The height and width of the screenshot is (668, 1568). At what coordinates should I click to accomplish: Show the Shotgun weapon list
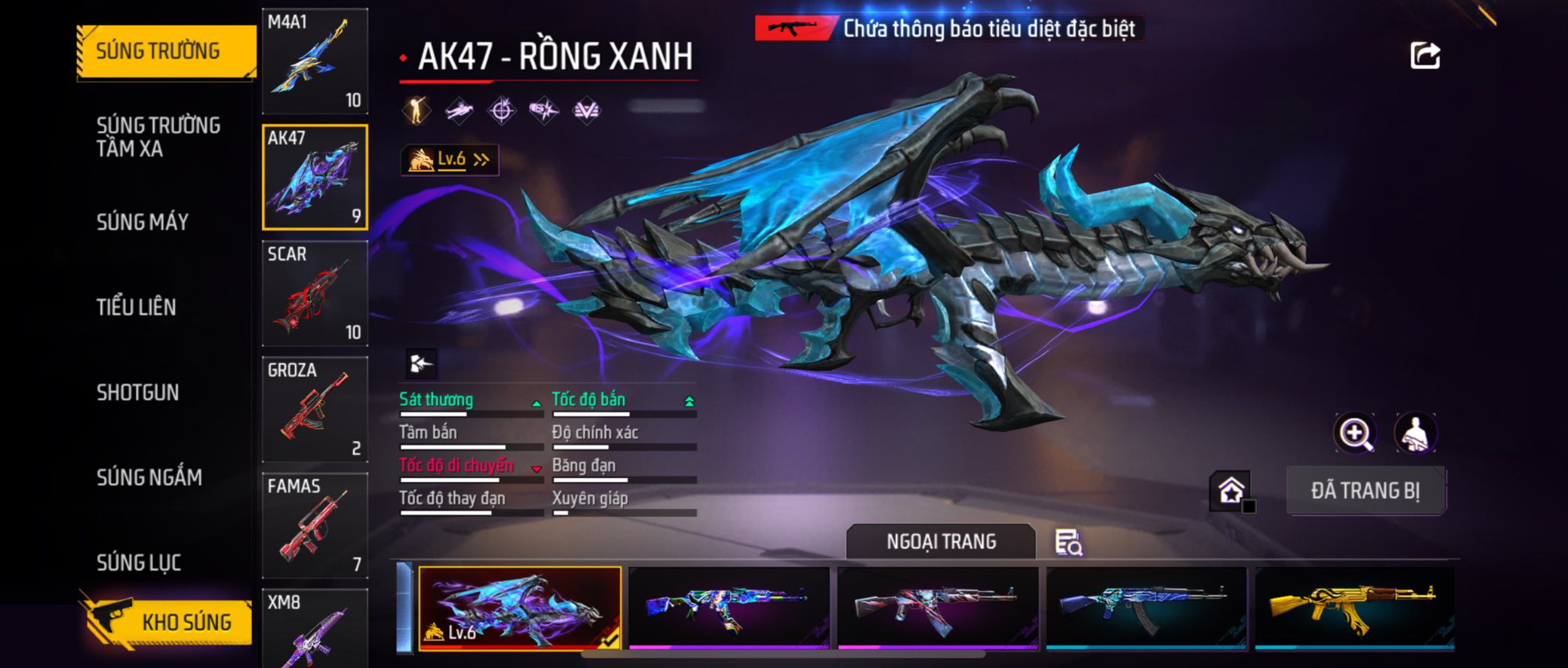tap(138, 392)
